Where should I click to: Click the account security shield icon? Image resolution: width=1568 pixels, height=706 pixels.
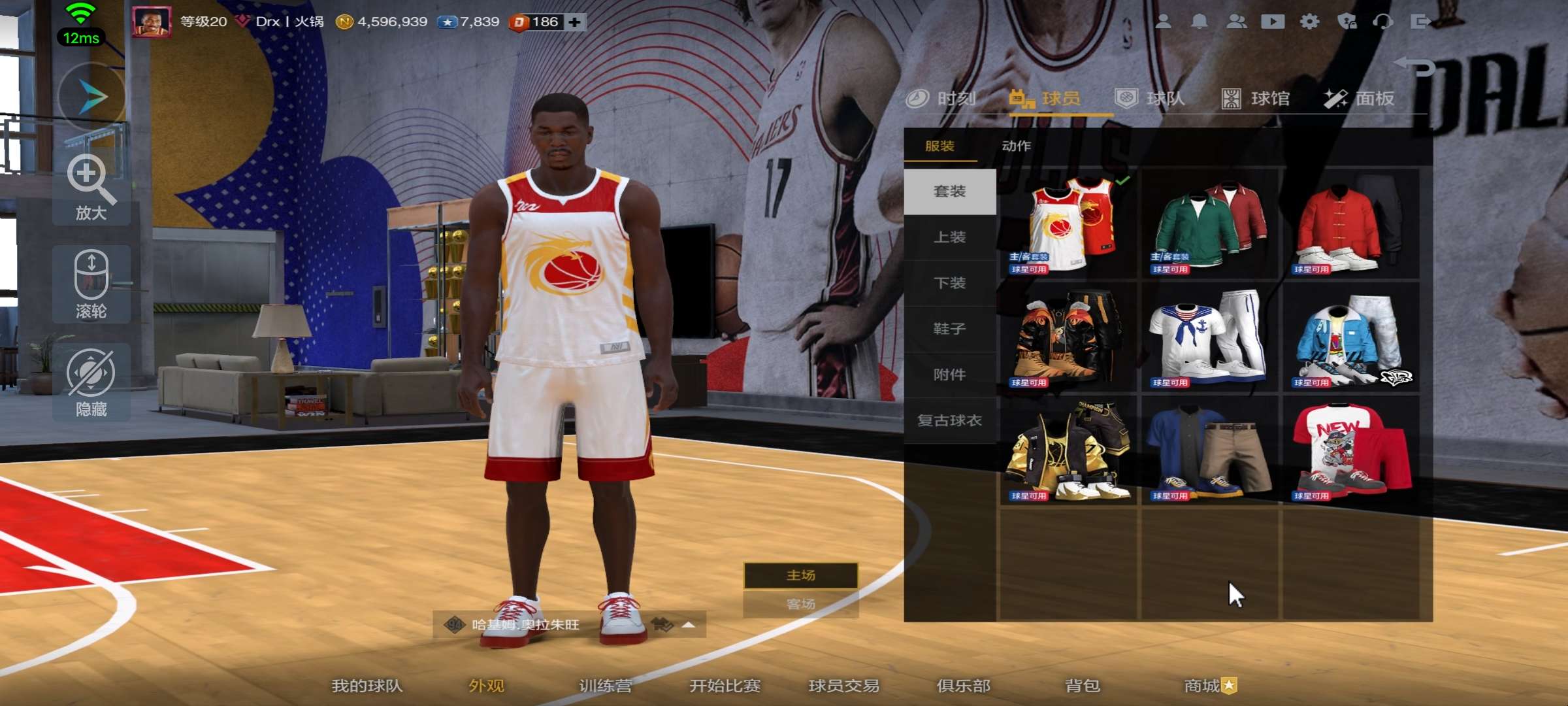[x=1347, y=22]
